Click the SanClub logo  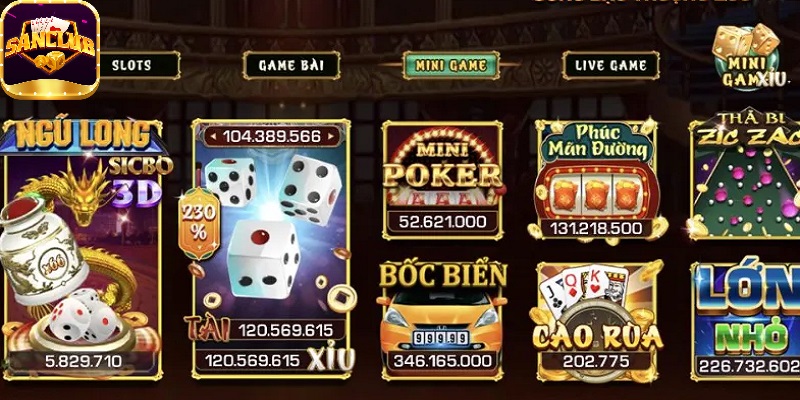point(50,48)
